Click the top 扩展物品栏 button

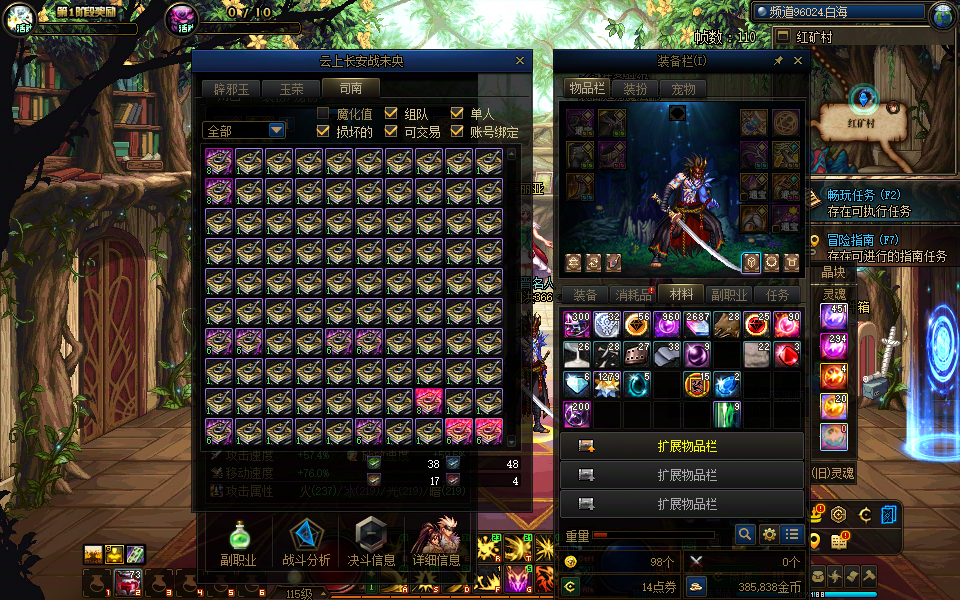(x=682, y=446)
